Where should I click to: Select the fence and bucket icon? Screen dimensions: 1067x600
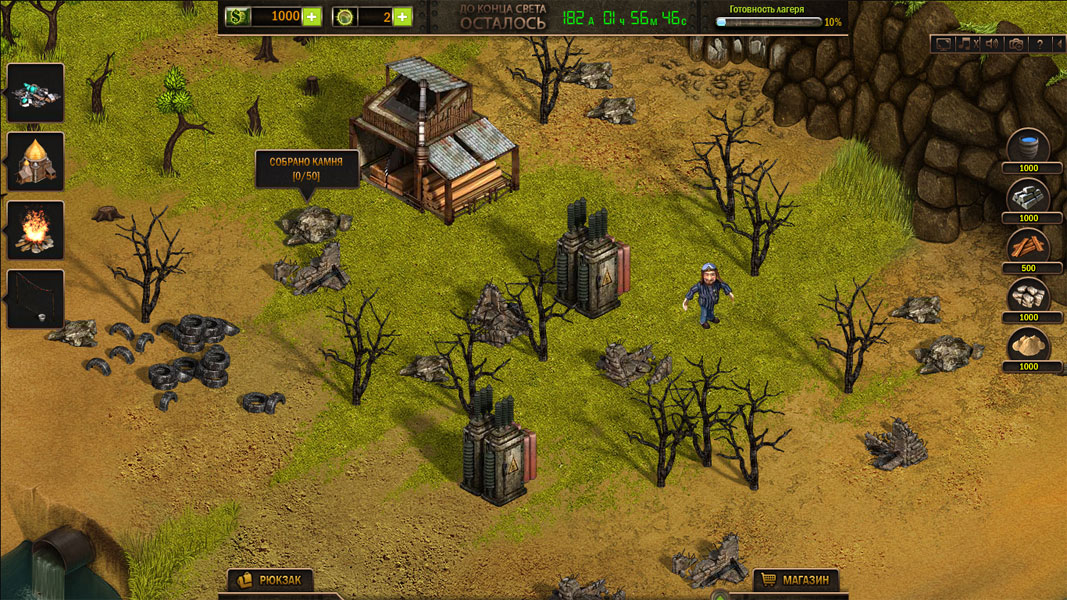[36, 297]
